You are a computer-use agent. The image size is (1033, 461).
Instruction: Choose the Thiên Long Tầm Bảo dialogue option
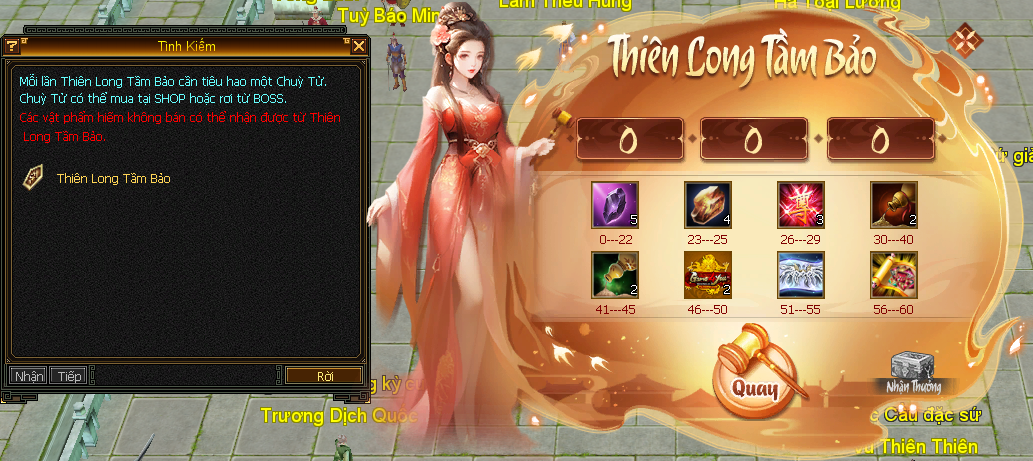113,179
